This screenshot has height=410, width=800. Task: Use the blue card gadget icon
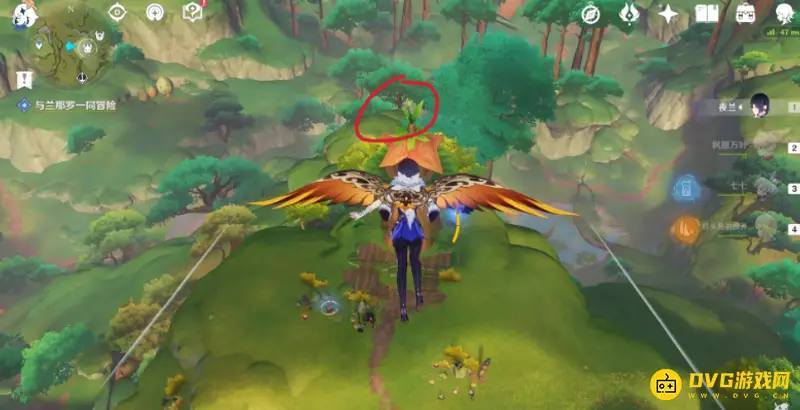pyautogui.click(x=685, y=187)
